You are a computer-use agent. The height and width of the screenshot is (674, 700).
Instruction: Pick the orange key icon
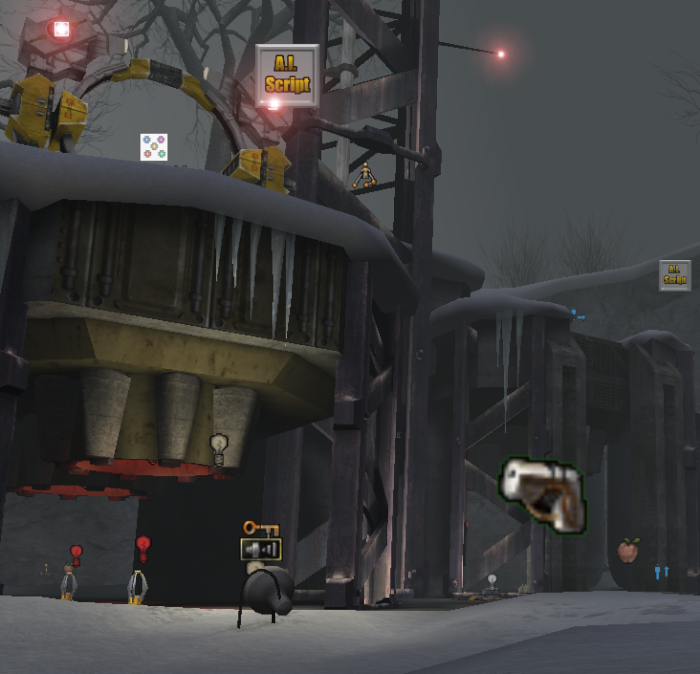tap(260, 528)
